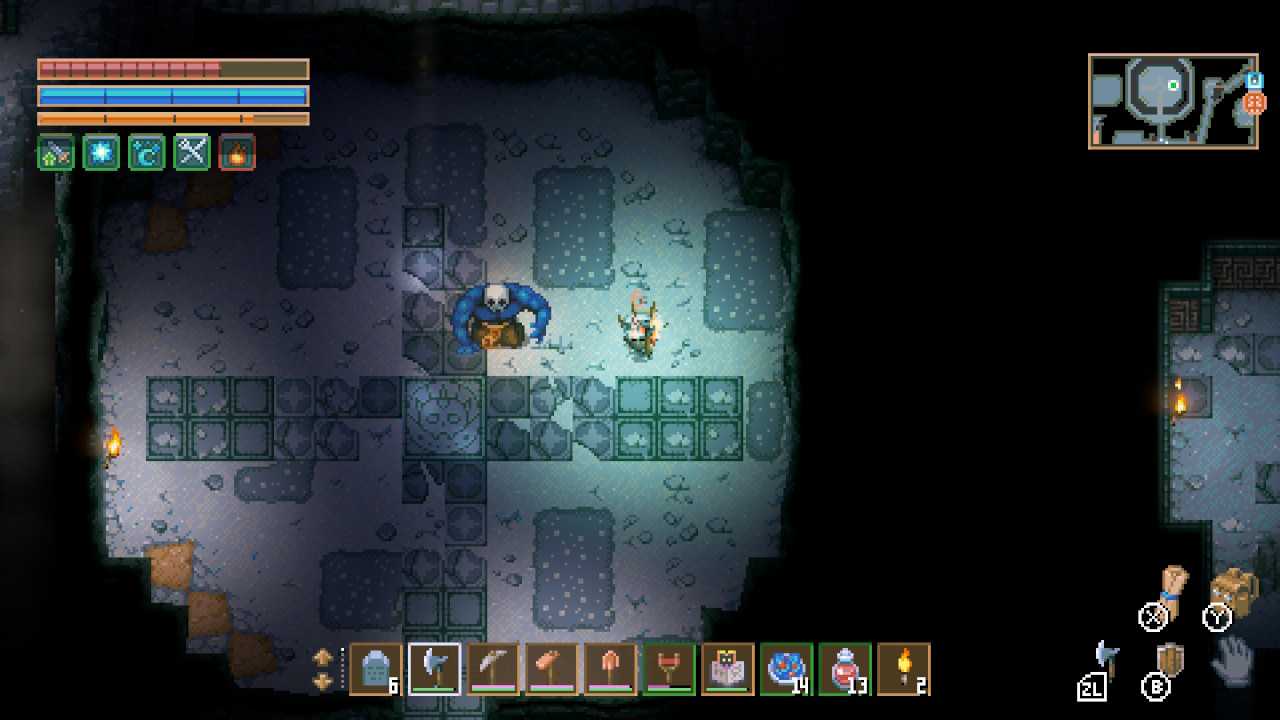Select the map book hotbar slot
Image resolution: width=1280 pixels, height=720 pixels.
tap(727, 669)
